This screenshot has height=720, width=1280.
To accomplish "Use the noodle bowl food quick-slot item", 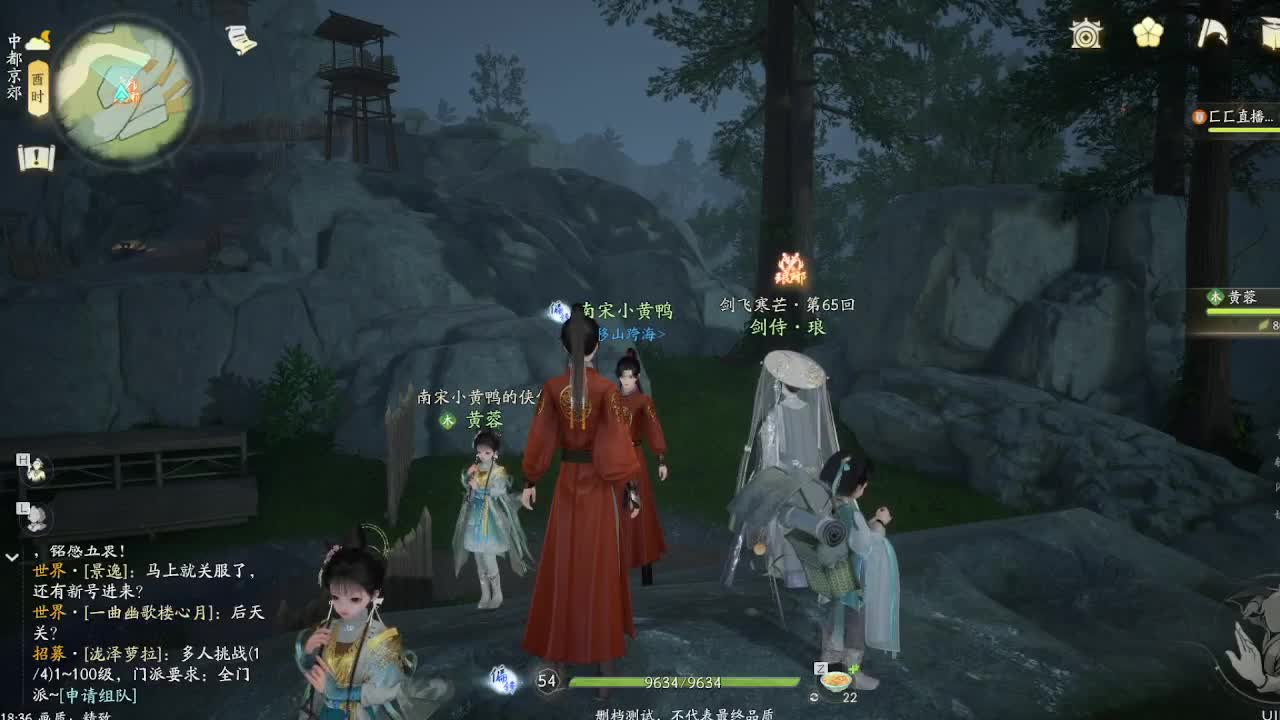I will pos(836,681).
